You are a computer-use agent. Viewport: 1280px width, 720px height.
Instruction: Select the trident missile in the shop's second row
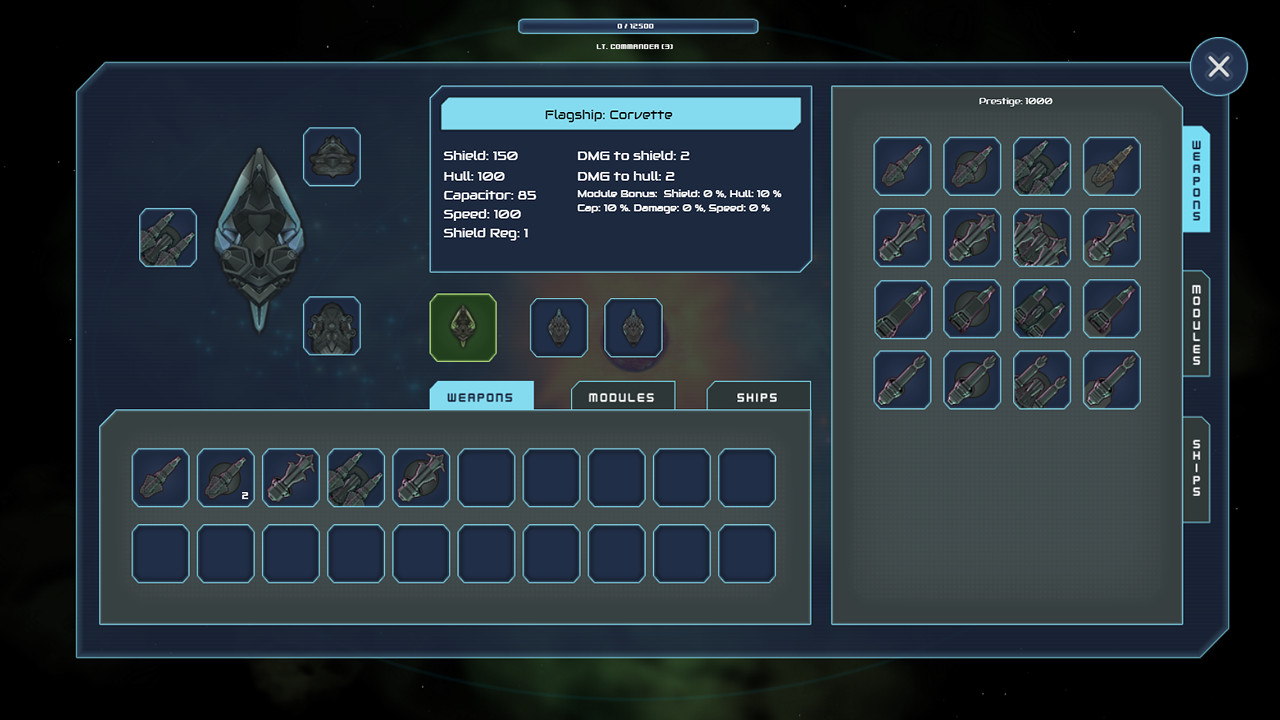(902, 238)
